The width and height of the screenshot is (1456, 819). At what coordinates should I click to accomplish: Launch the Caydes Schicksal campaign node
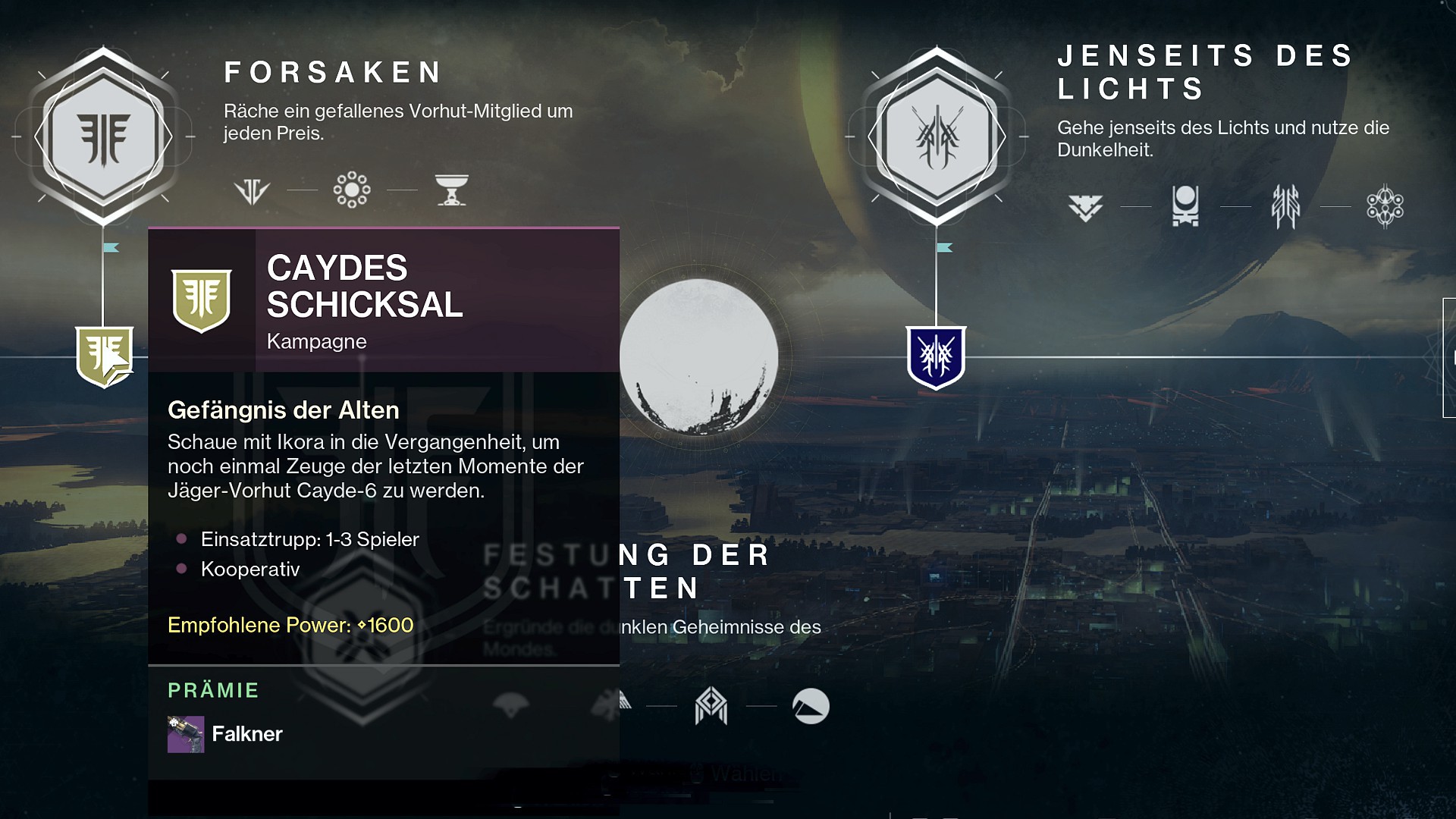pyautogui.click(x=105, y=356)
